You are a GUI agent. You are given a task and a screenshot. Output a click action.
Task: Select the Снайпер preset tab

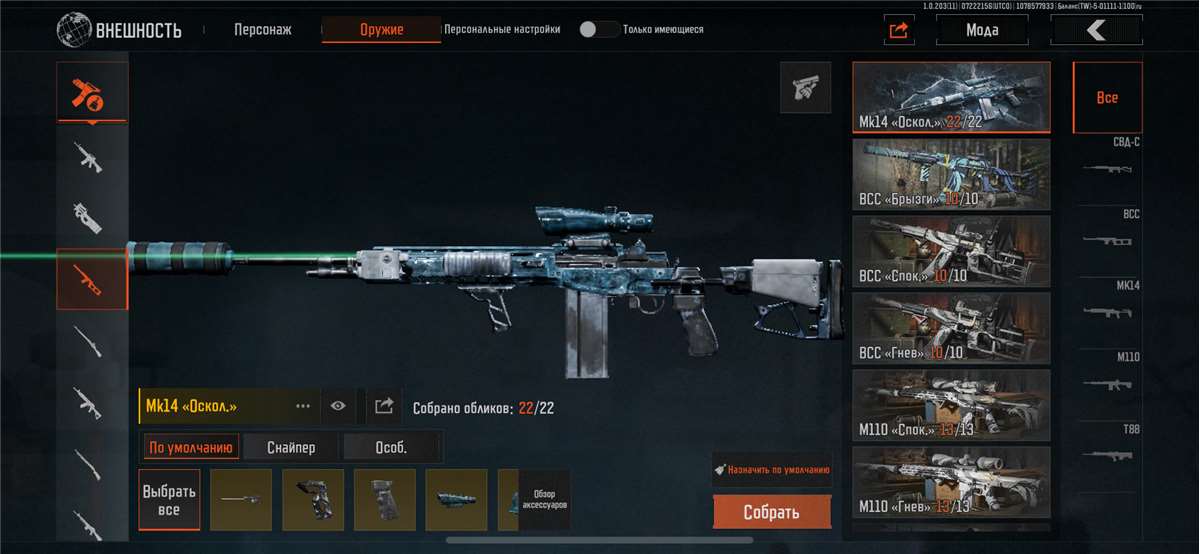(x=291, y=447)
